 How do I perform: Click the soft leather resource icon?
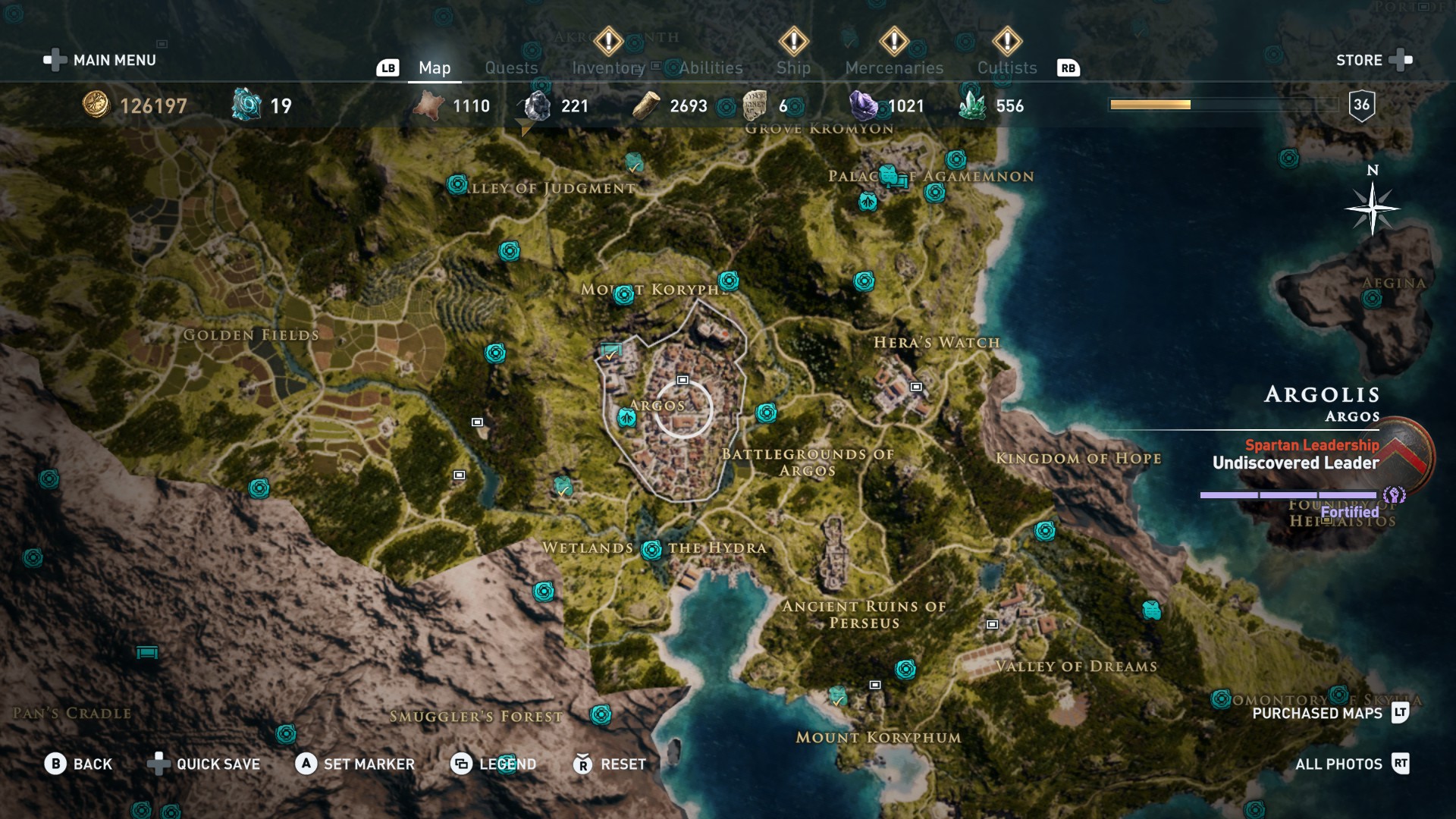(429, 106)
